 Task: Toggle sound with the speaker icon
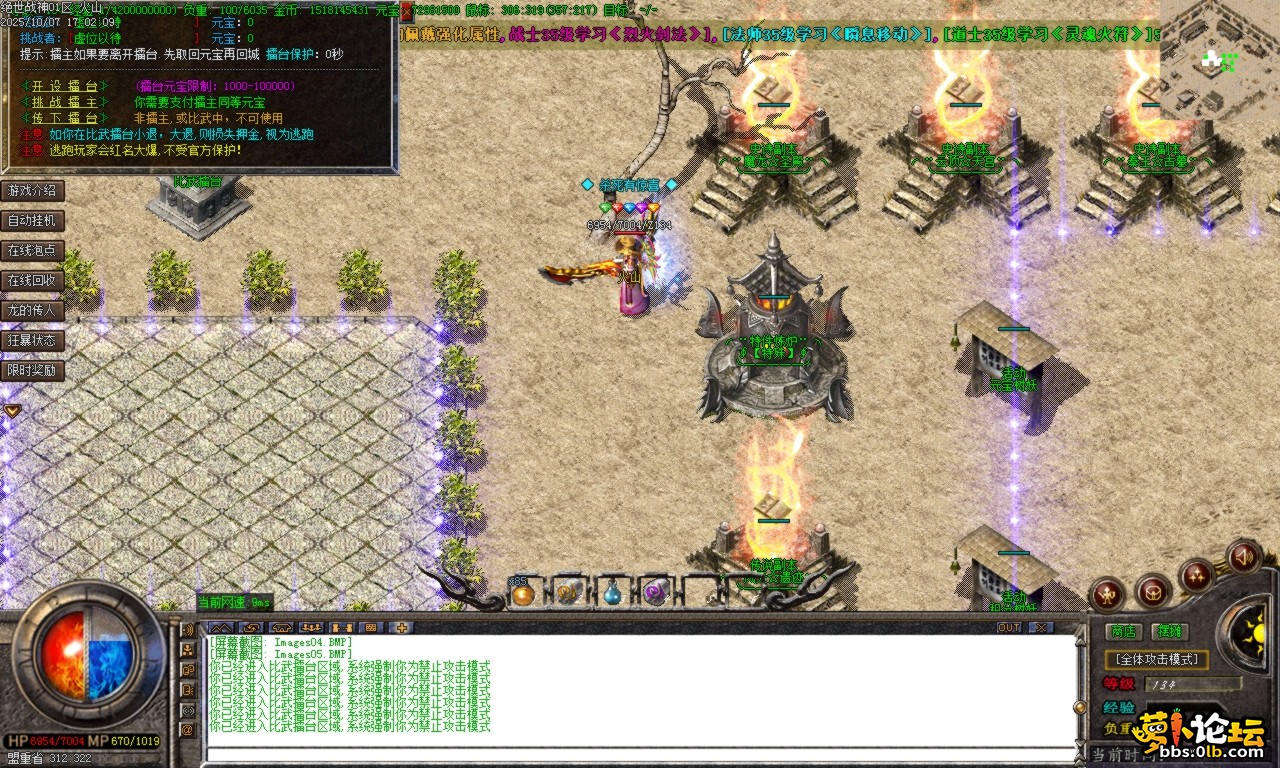pyautogui.click(x=1244, y=555)
